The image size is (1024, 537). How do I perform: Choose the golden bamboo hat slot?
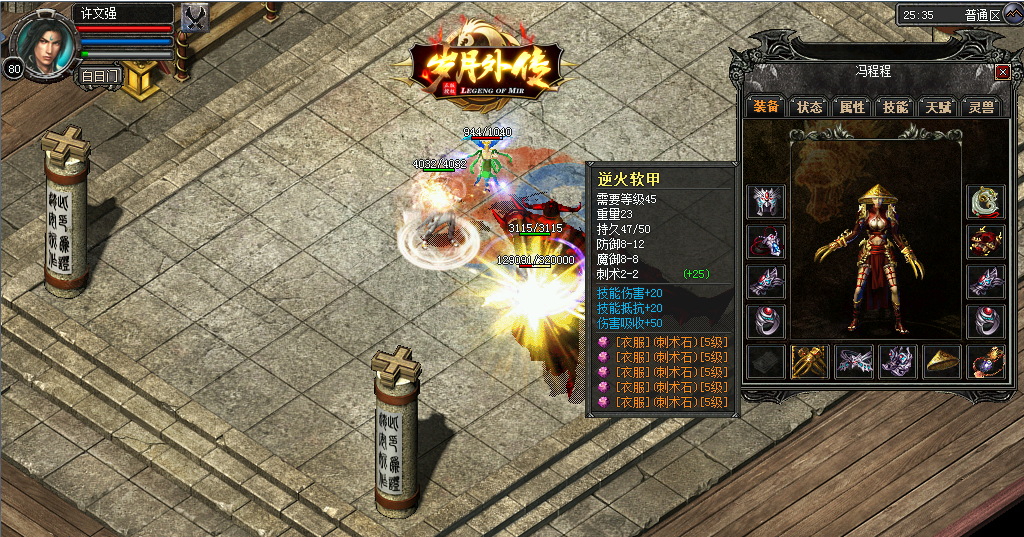tap(942, 361)
